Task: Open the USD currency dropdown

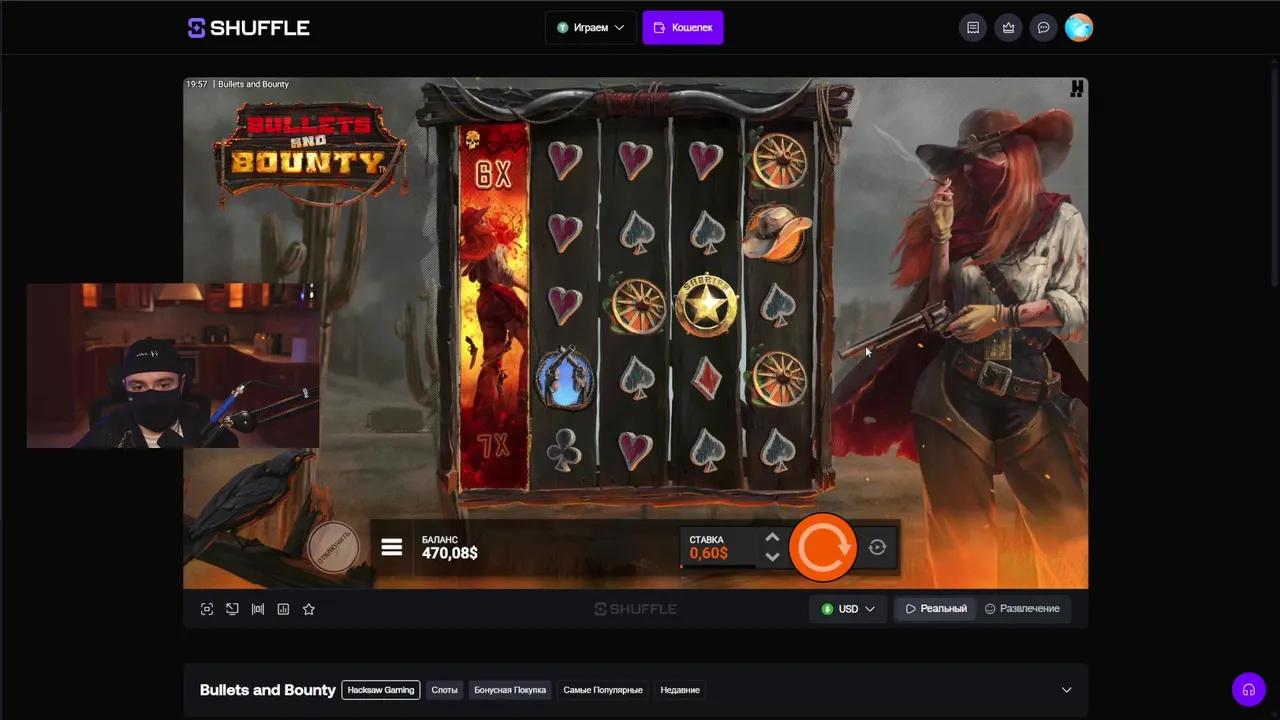Action: tap(848, 608)
